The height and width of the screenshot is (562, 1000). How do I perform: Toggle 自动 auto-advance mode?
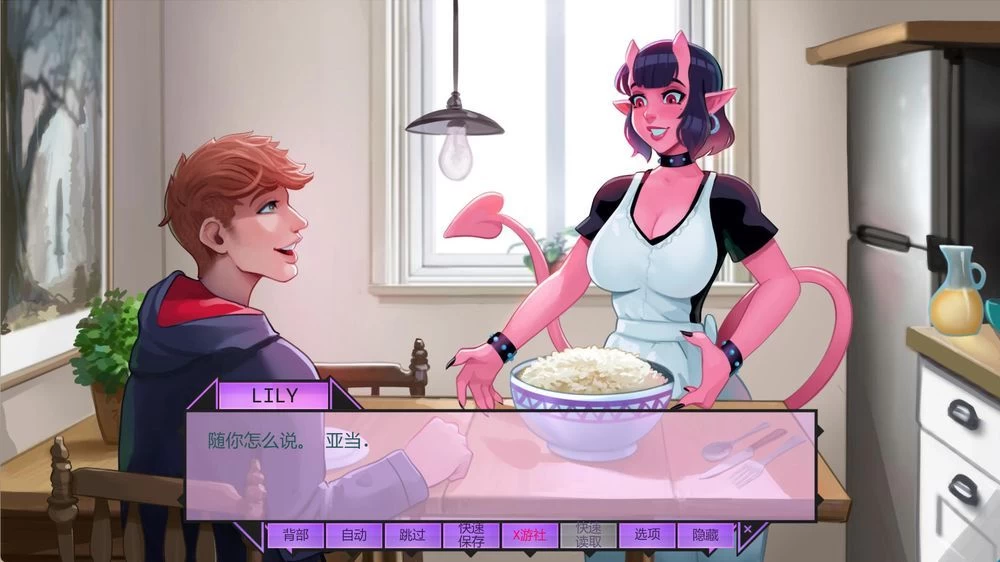click(x=354, y=535)
